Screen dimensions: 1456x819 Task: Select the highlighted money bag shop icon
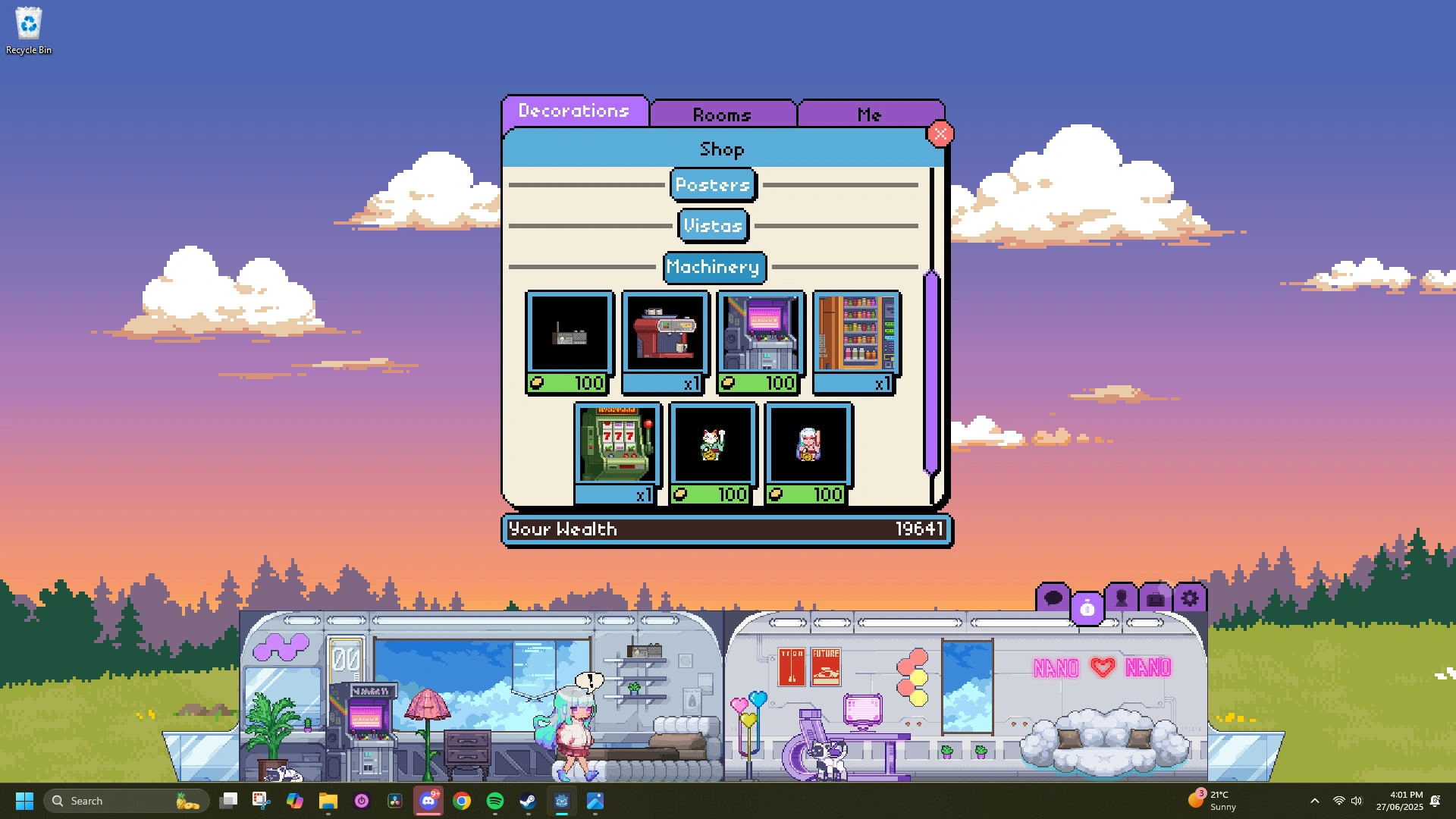[x=1088, y=607]
